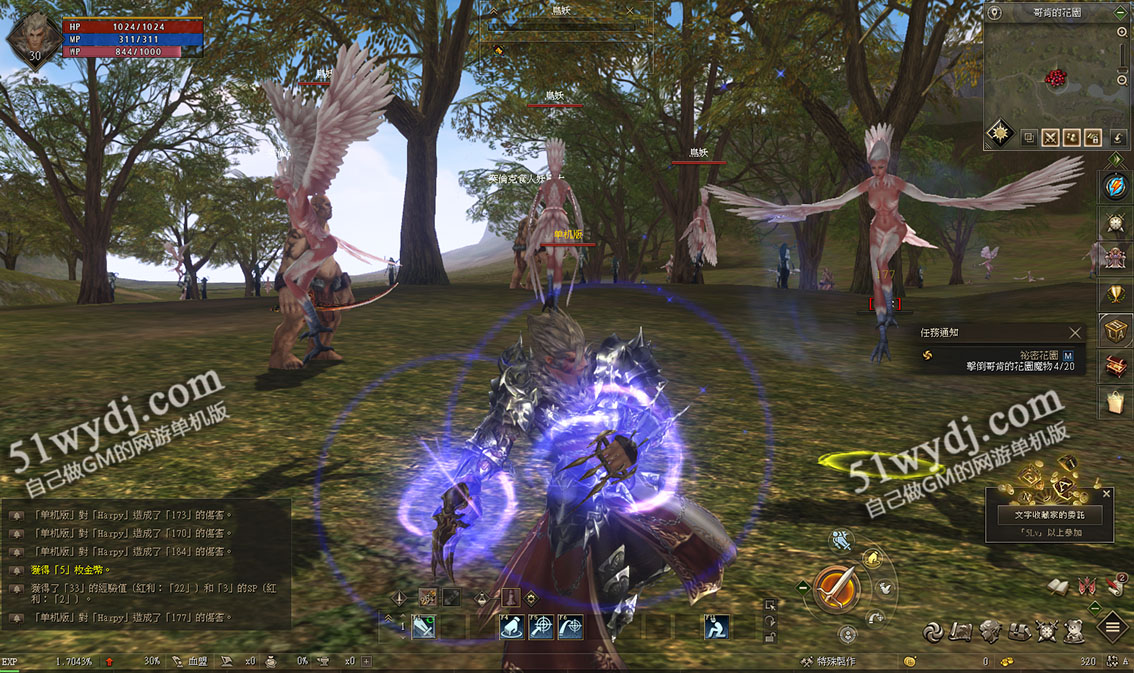
Task: Click the minimap's zoom-out magnifier
Action: pyautogui.click(x=1123, y=79)
